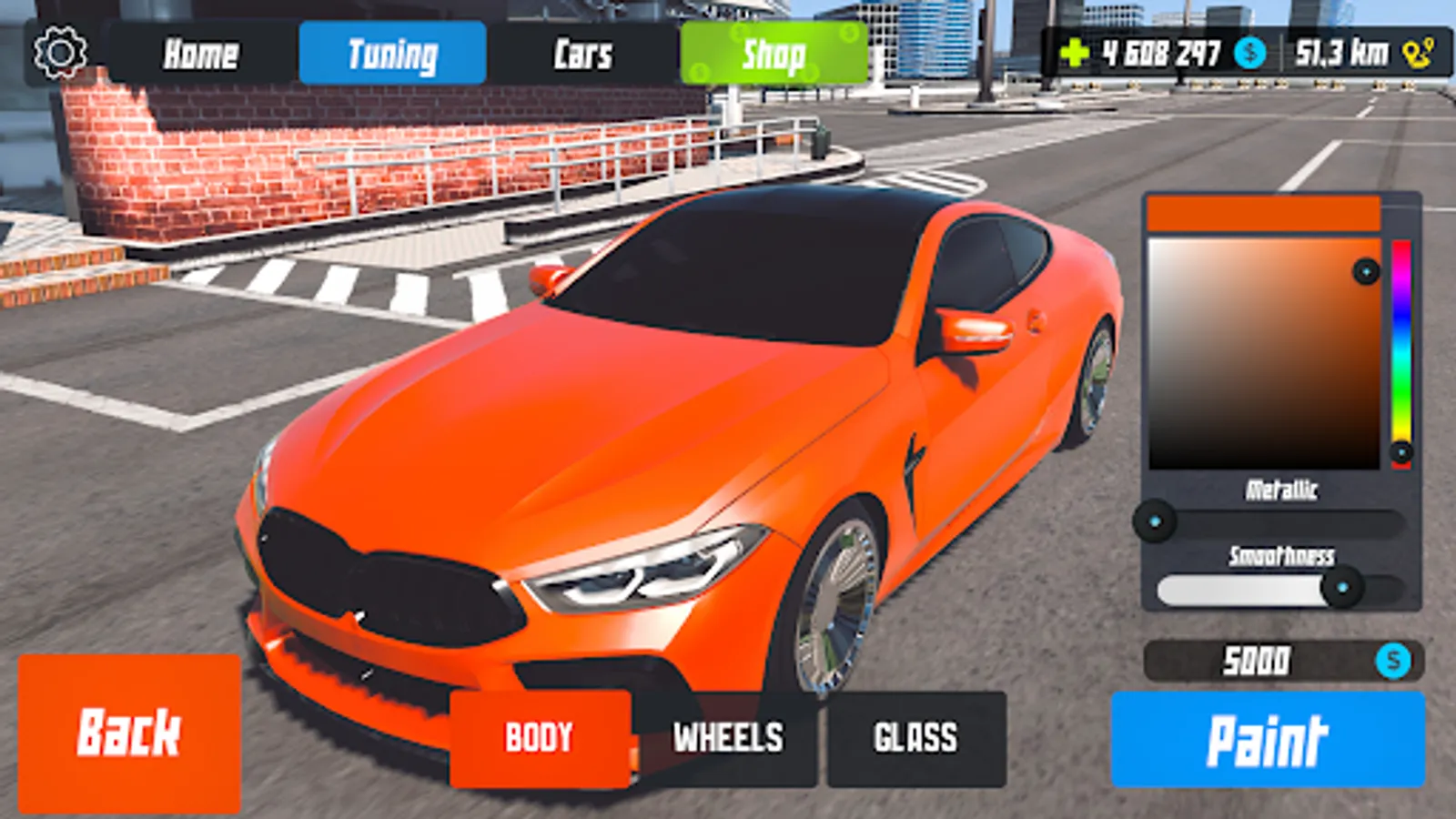
Task: Adjust the Metallic slider handle
Action: coord(1158,519)
